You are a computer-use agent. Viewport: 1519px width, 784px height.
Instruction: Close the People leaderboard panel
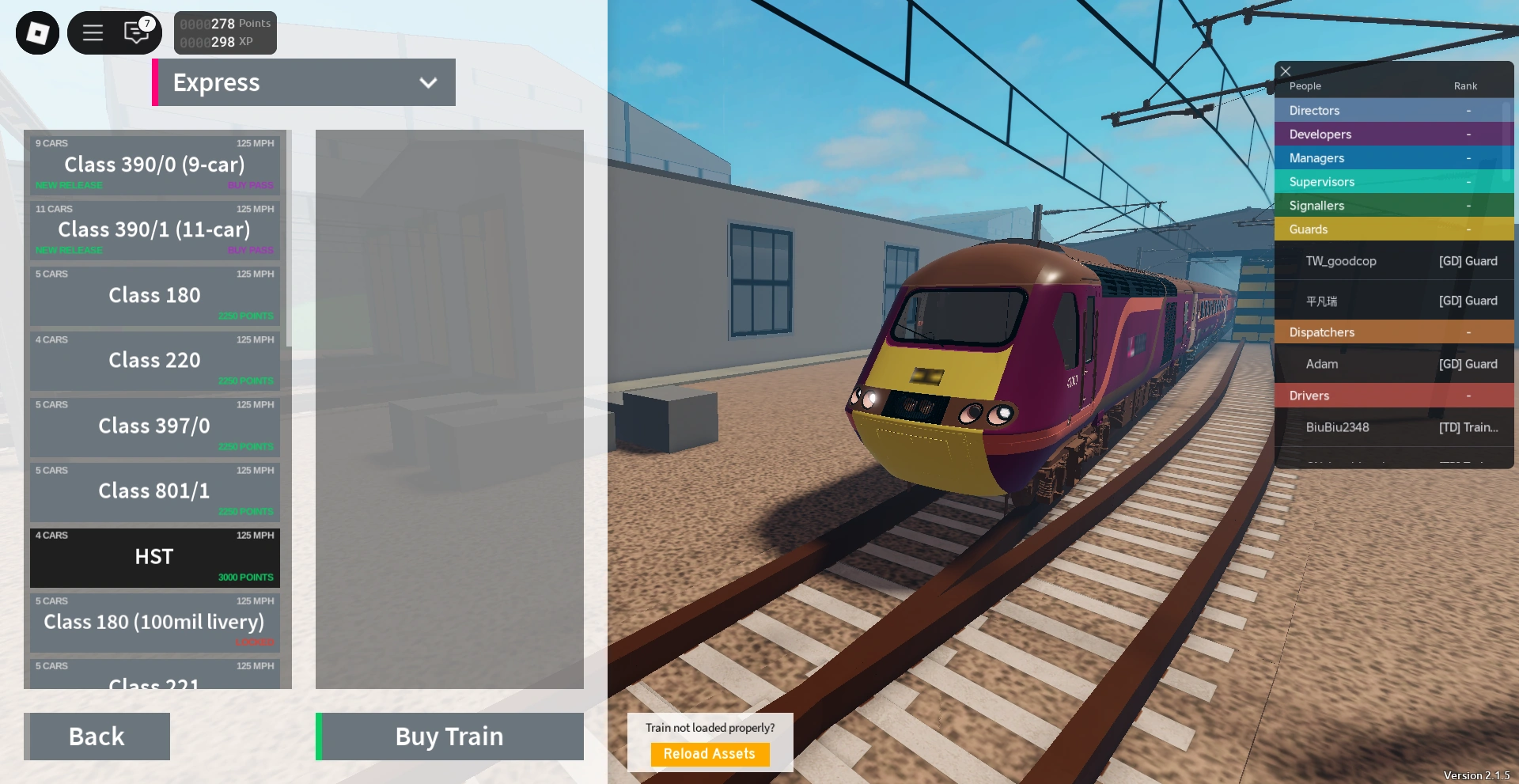click(1285, 71)
